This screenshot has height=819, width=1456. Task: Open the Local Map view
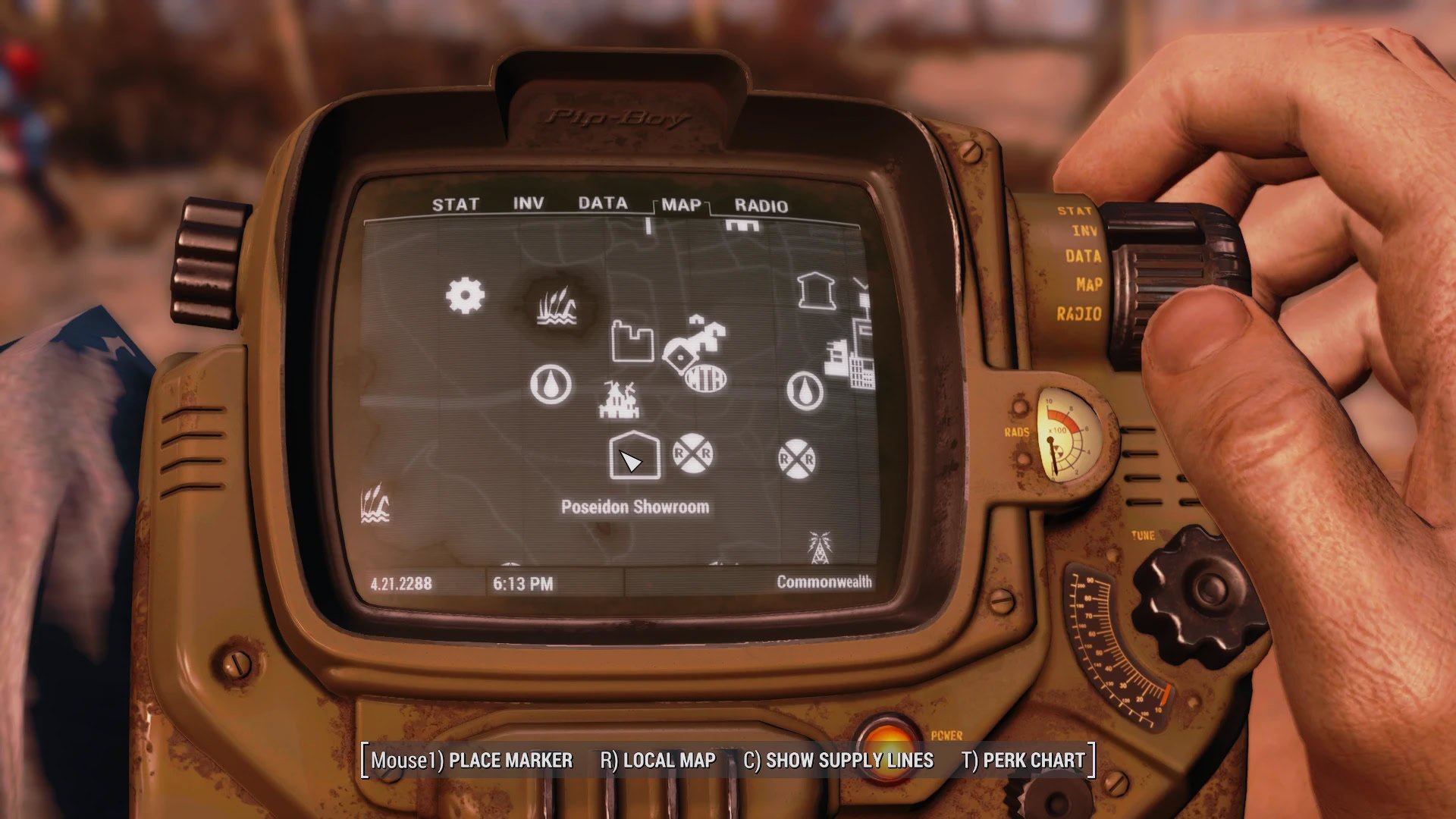[x=657, y=761]
